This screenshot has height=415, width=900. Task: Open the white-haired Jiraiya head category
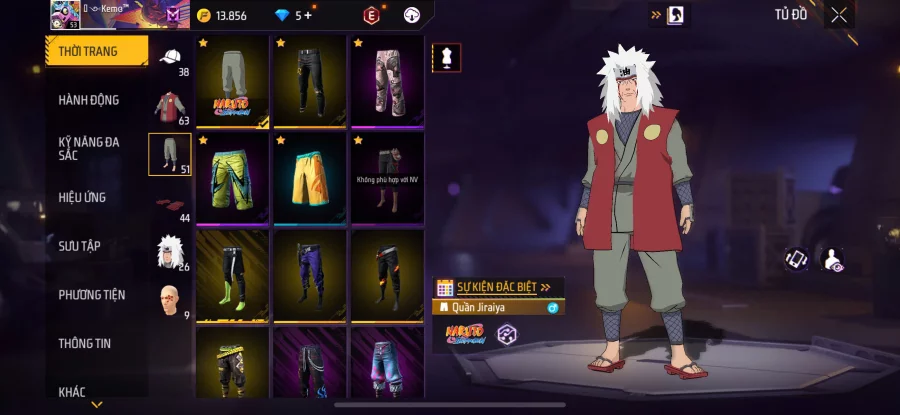pyautogui.click(x=170, y=252)
